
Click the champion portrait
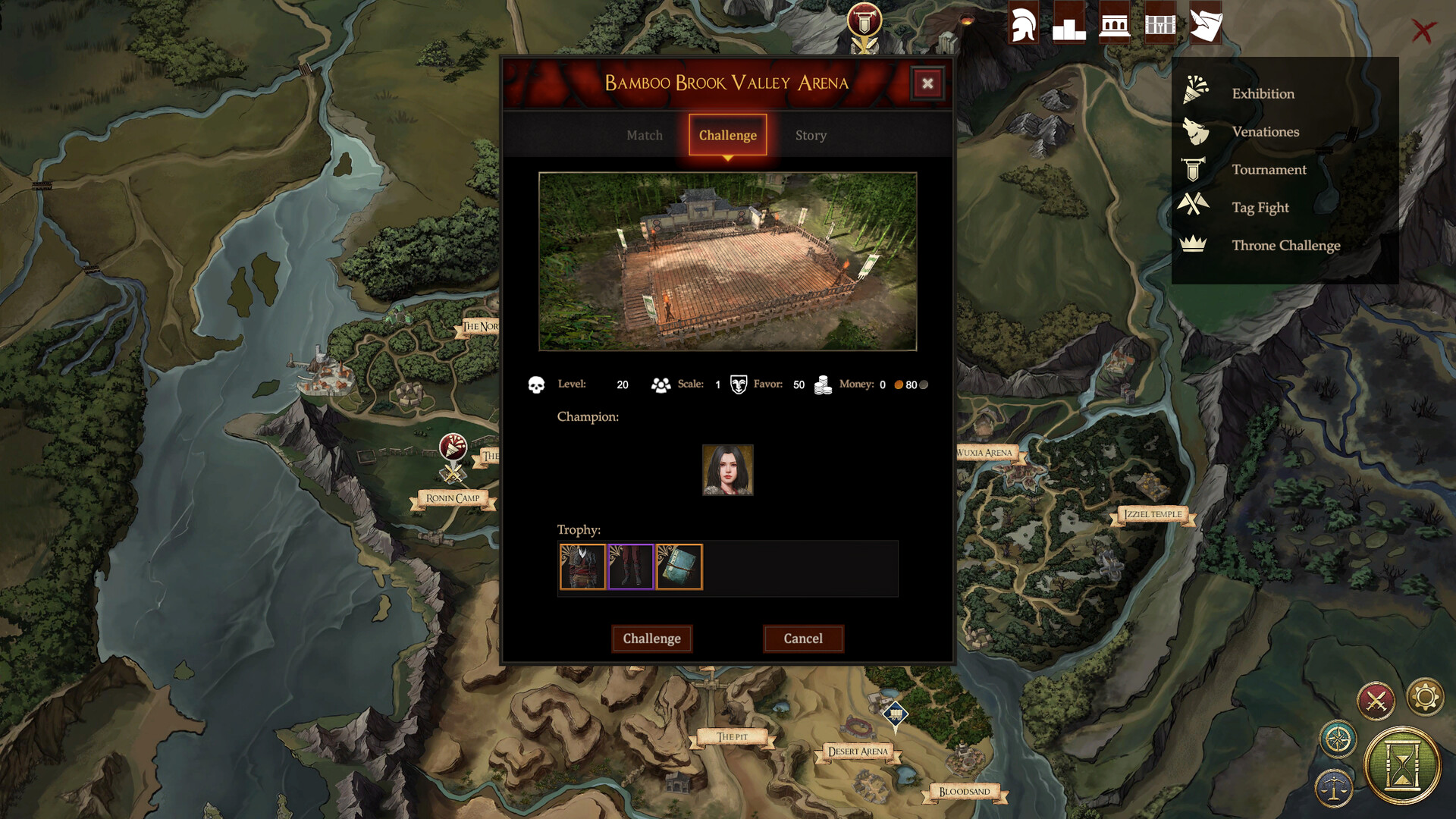pyautogui.click(x=727, y=470)
